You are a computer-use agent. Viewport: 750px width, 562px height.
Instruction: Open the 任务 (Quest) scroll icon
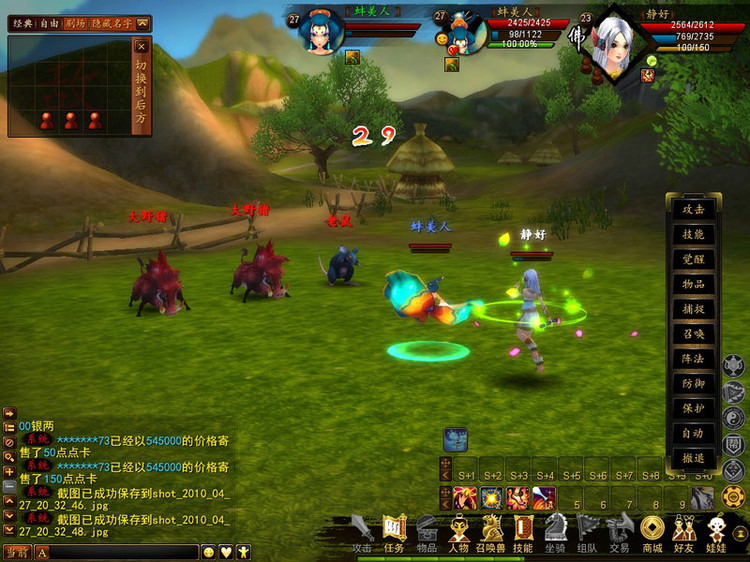(x=393, y=529)
